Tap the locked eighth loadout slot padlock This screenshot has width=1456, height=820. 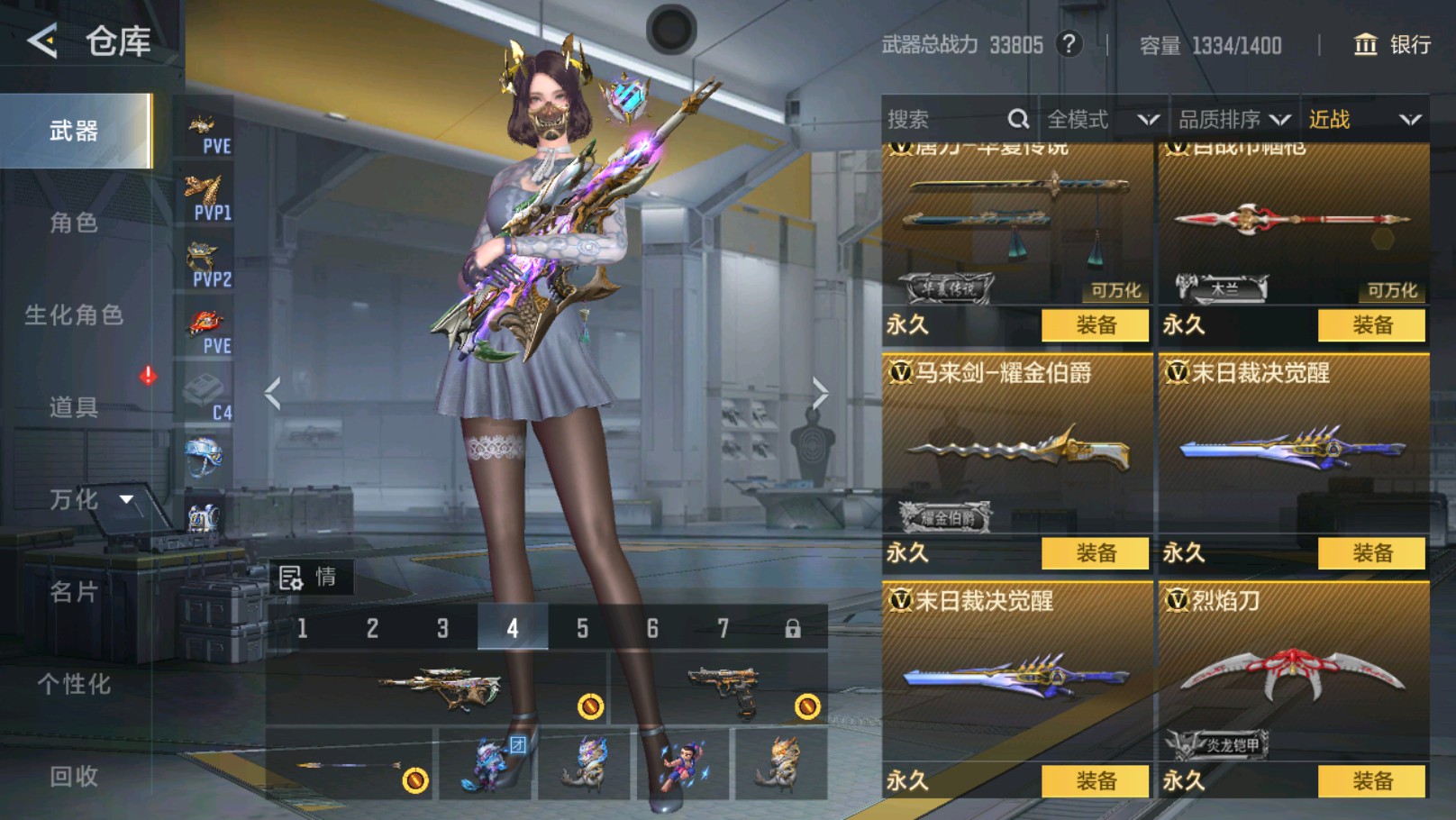793,627
